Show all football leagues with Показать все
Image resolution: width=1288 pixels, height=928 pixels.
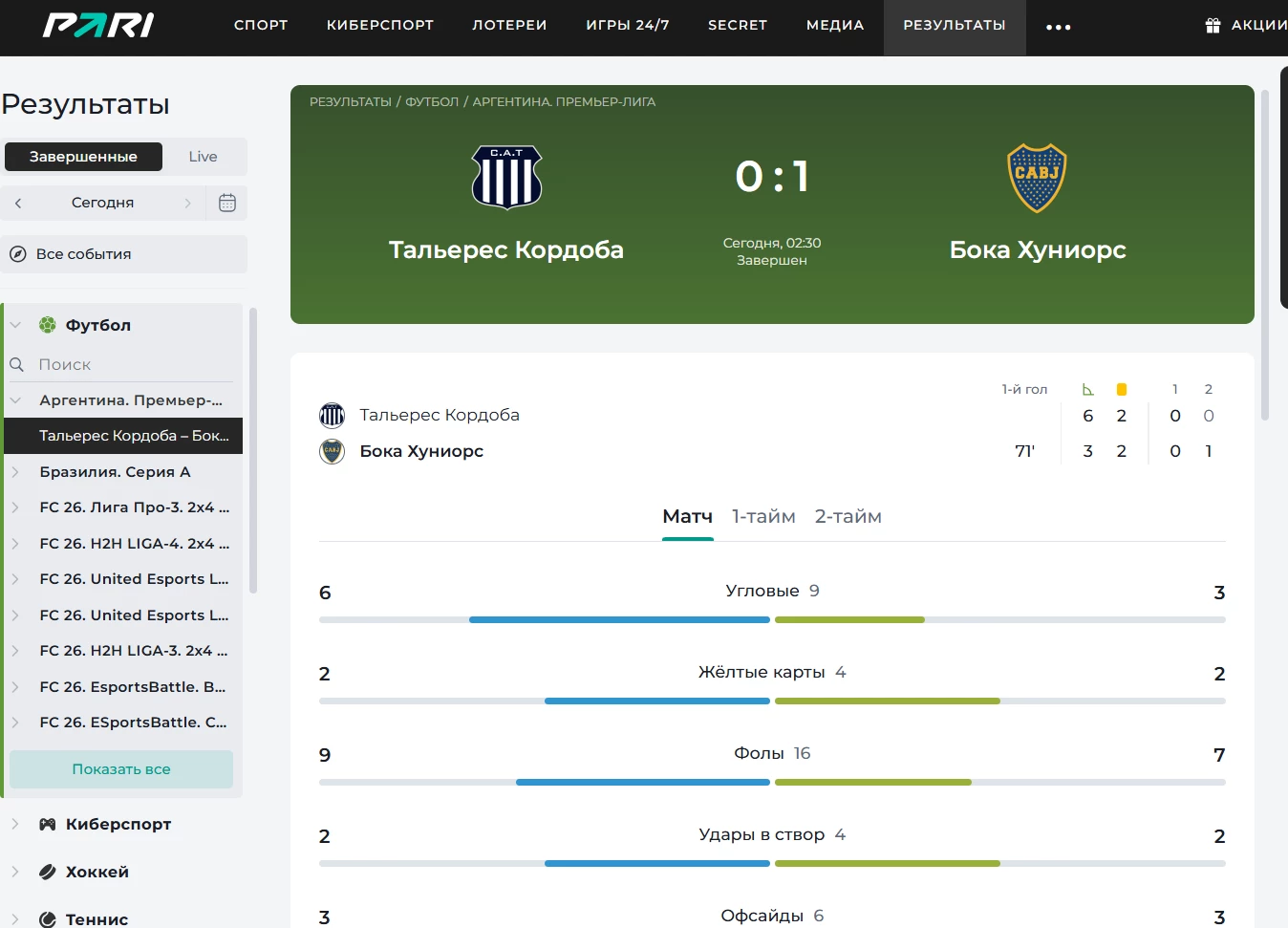tap(121, 769)
